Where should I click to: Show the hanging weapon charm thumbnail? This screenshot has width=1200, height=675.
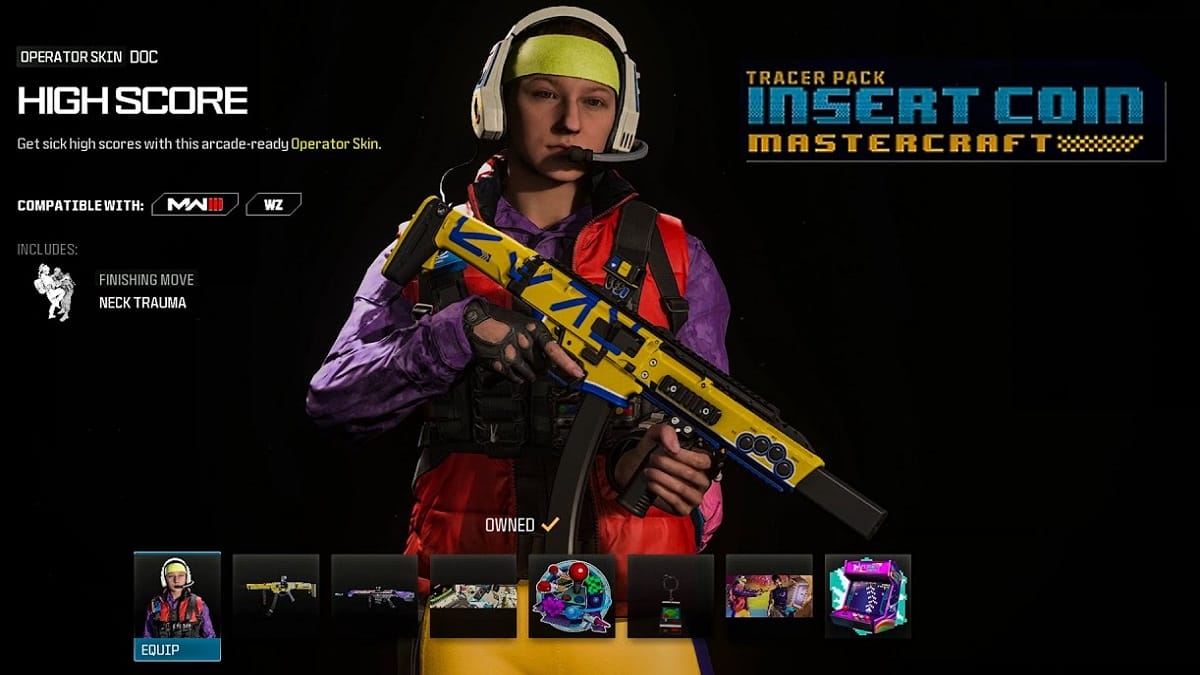coord(670,596)
